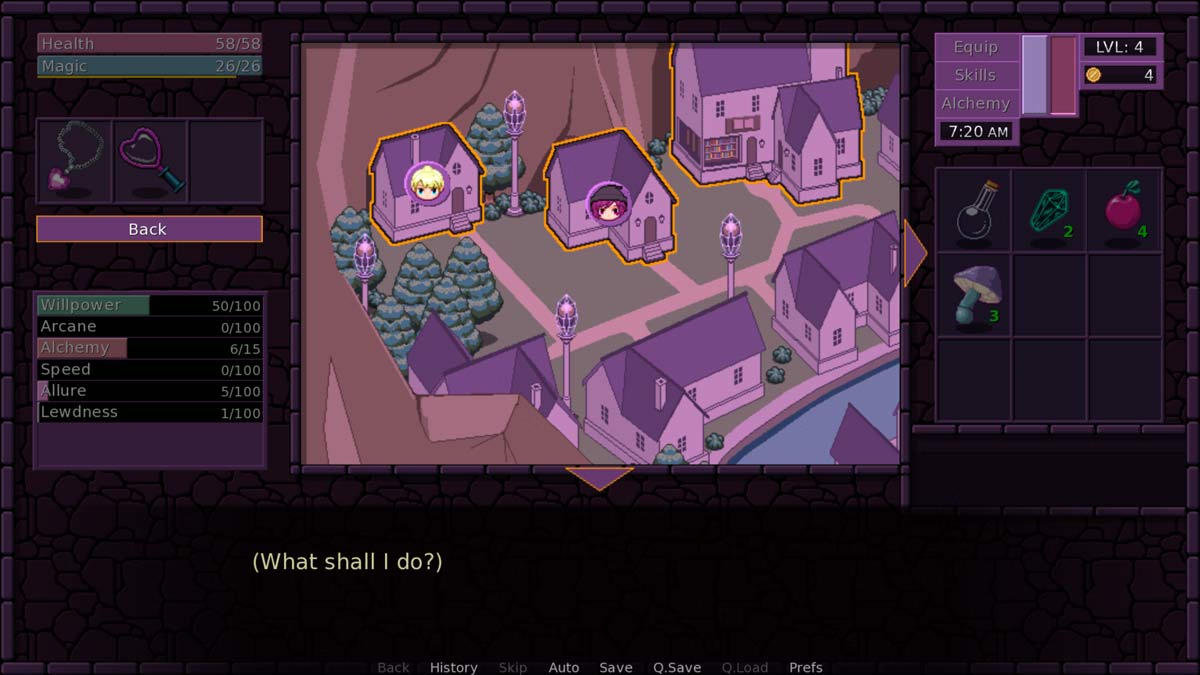Move the map right with arrow
1200x675 pixels.
[x=914, y=254]
